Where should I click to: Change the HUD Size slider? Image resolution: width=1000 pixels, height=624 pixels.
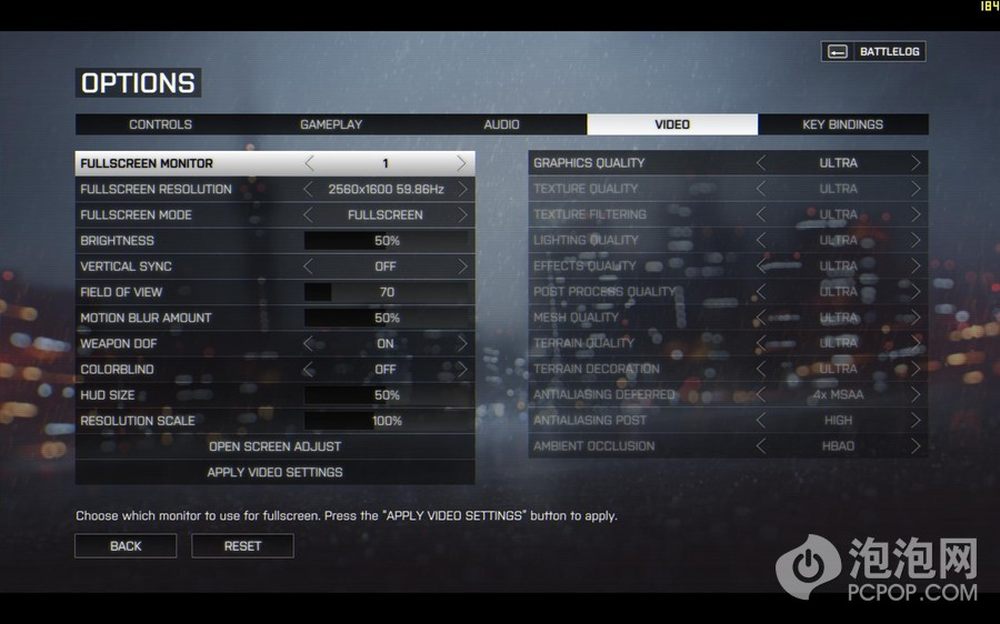(x=386, y=395)
